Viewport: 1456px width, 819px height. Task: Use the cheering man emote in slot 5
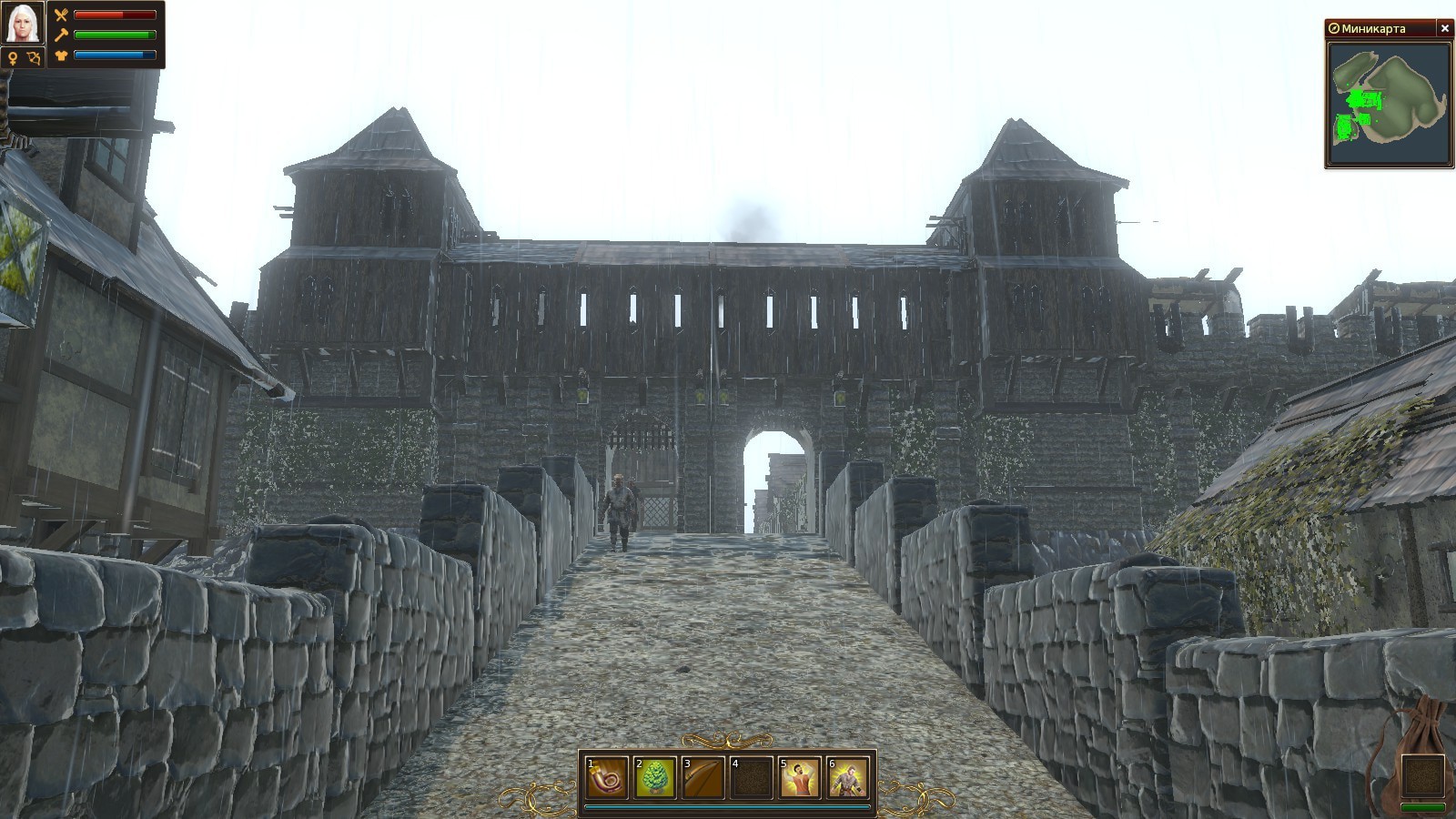click(800, 778)
